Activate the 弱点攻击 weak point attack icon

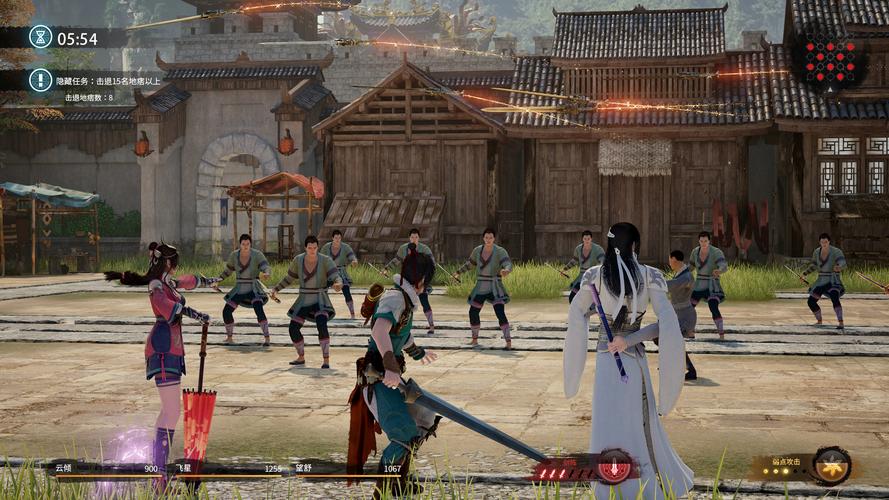(831, 466)
